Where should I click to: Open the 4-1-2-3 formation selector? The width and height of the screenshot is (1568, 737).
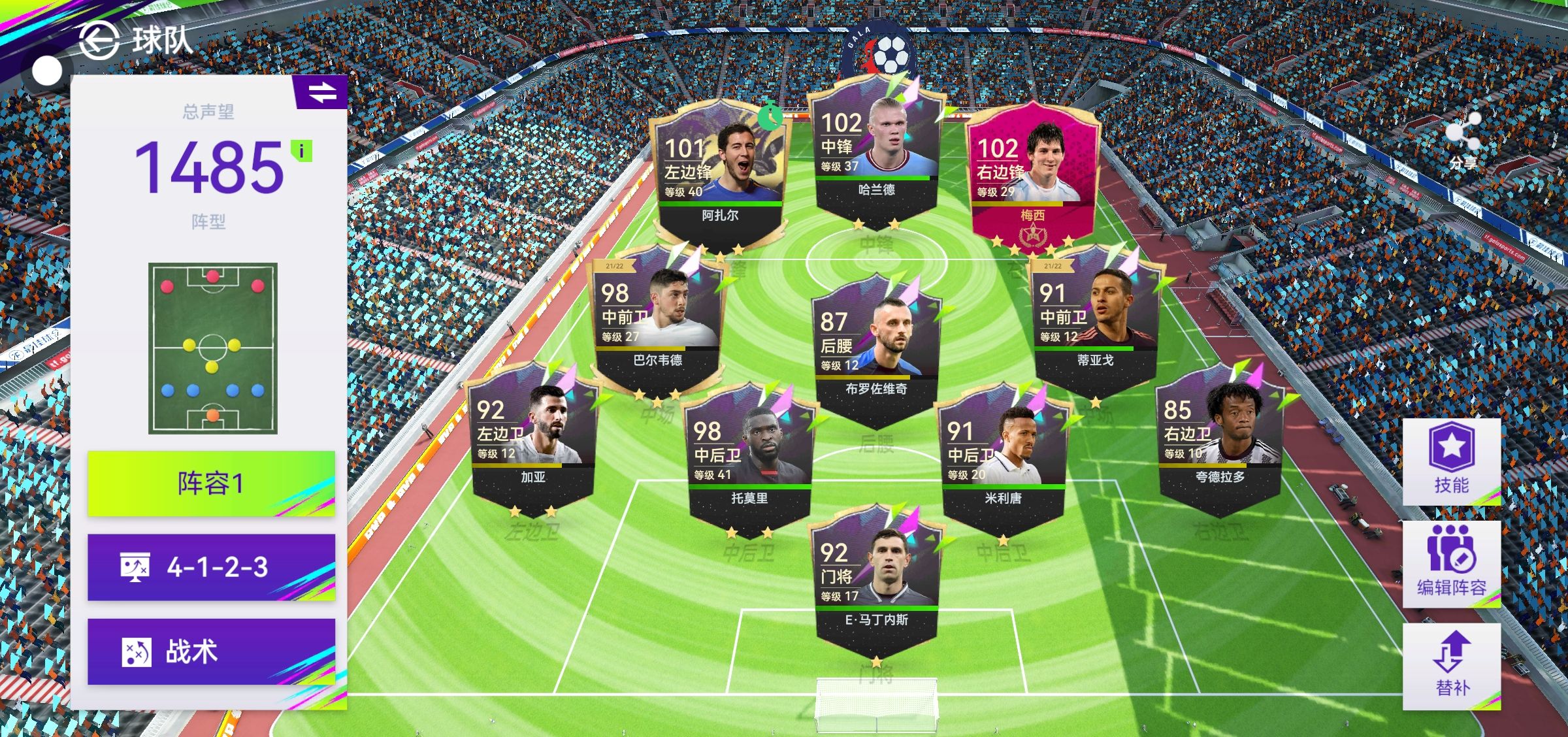point(211,567)
